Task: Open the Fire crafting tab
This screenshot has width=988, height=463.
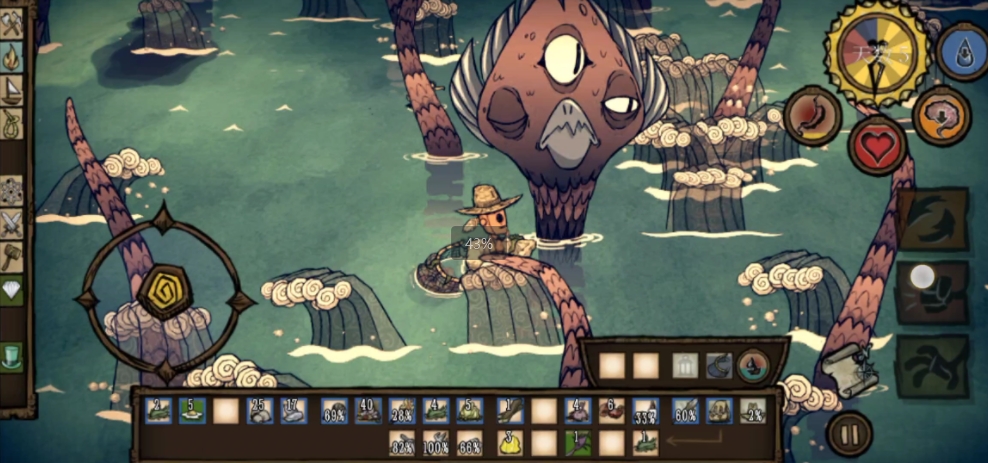Action: 12,57
